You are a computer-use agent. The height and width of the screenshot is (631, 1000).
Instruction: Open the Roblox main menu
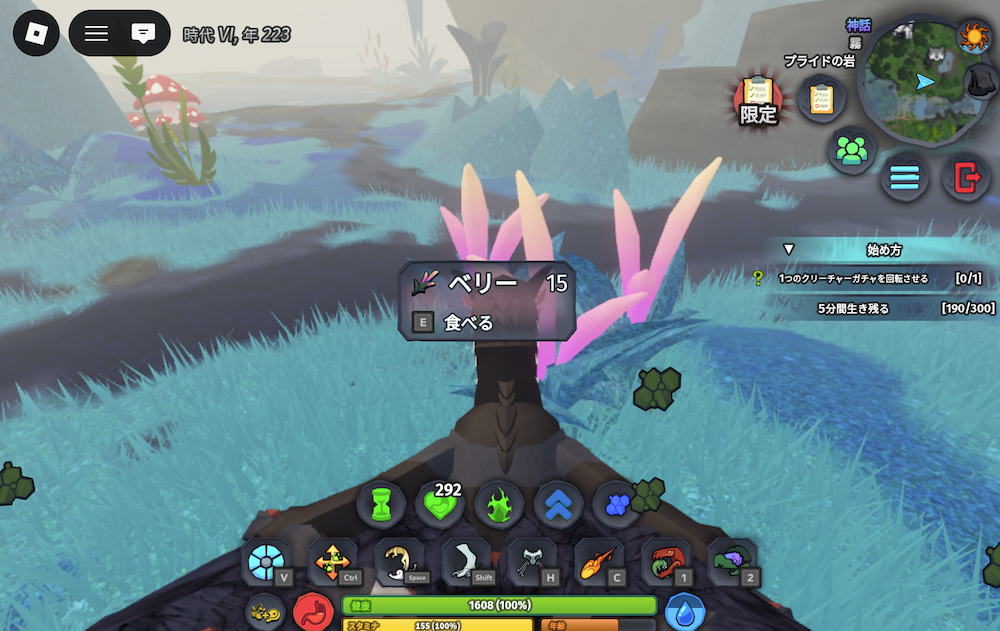[x=36, y=34]
